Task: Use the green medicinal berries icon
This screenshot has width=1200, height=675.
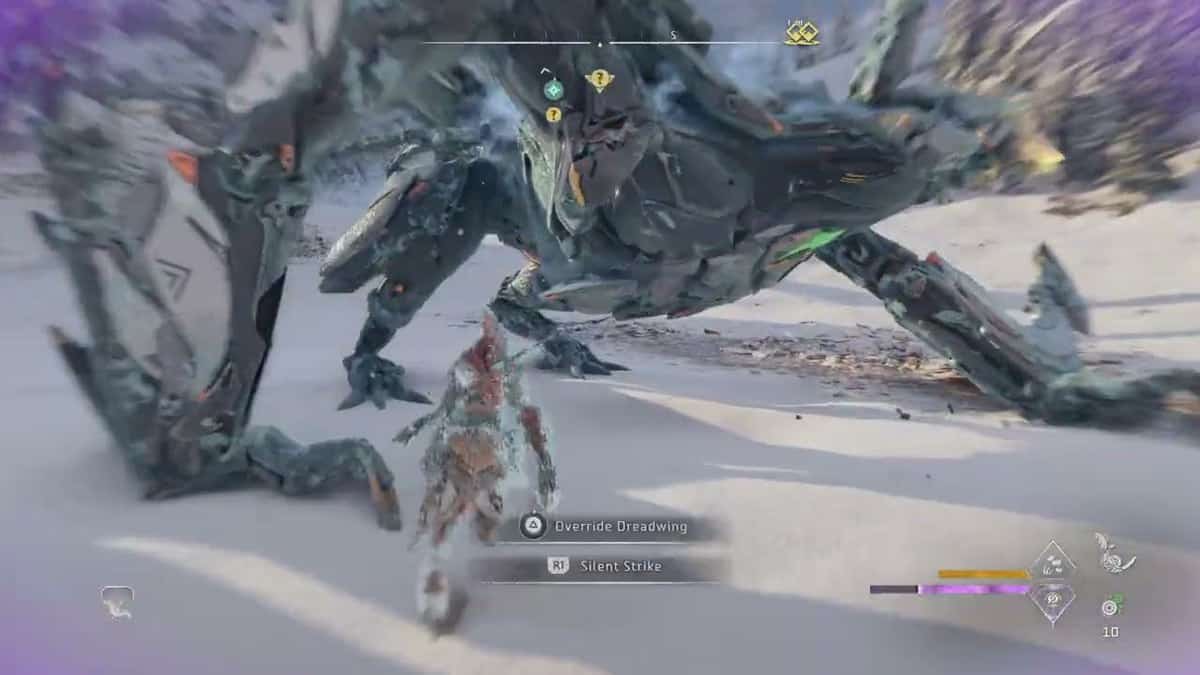Action: [x=1111, y=605]
